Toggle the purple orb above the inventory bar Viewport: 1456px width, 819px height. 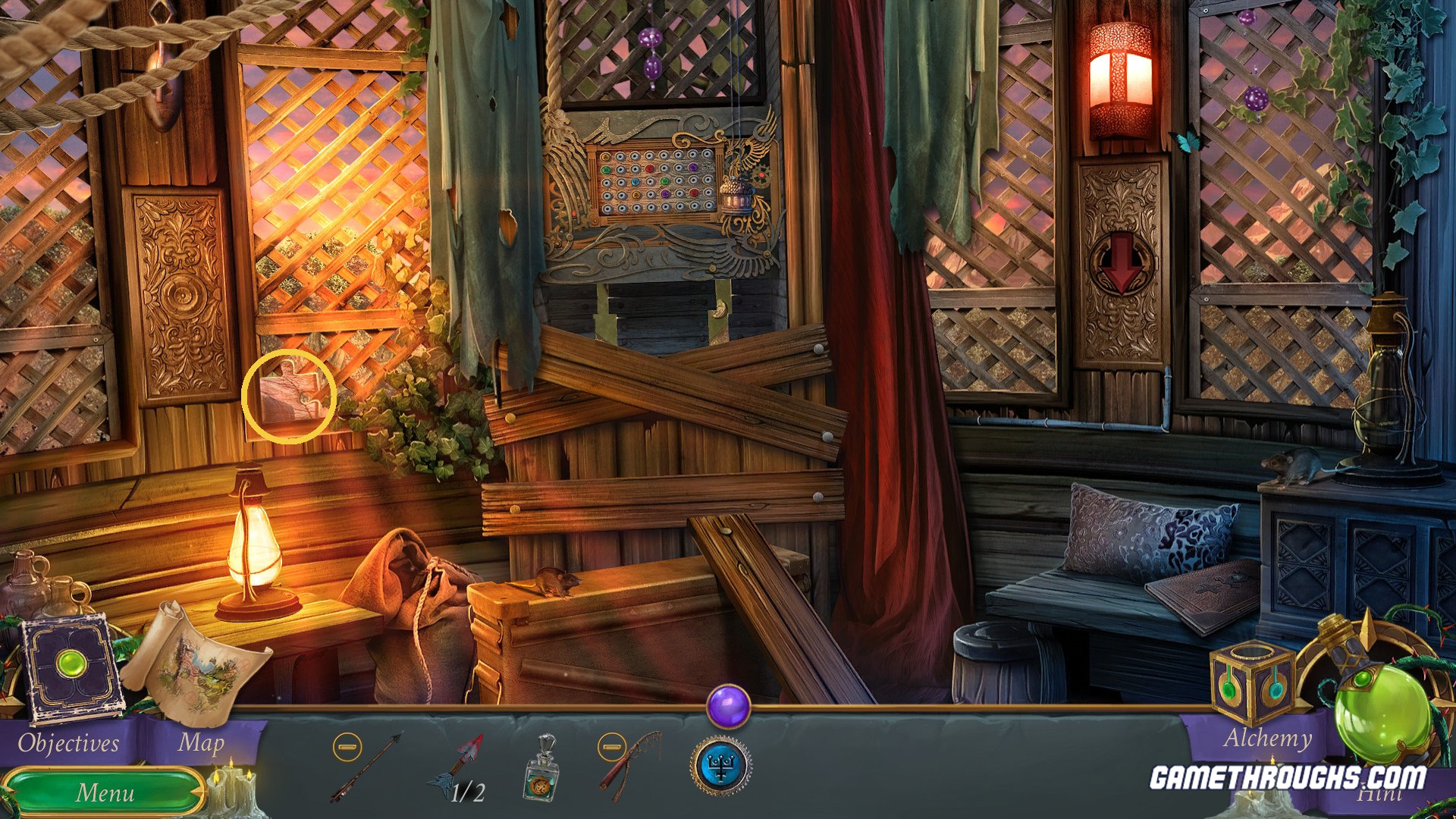(730, 706)
